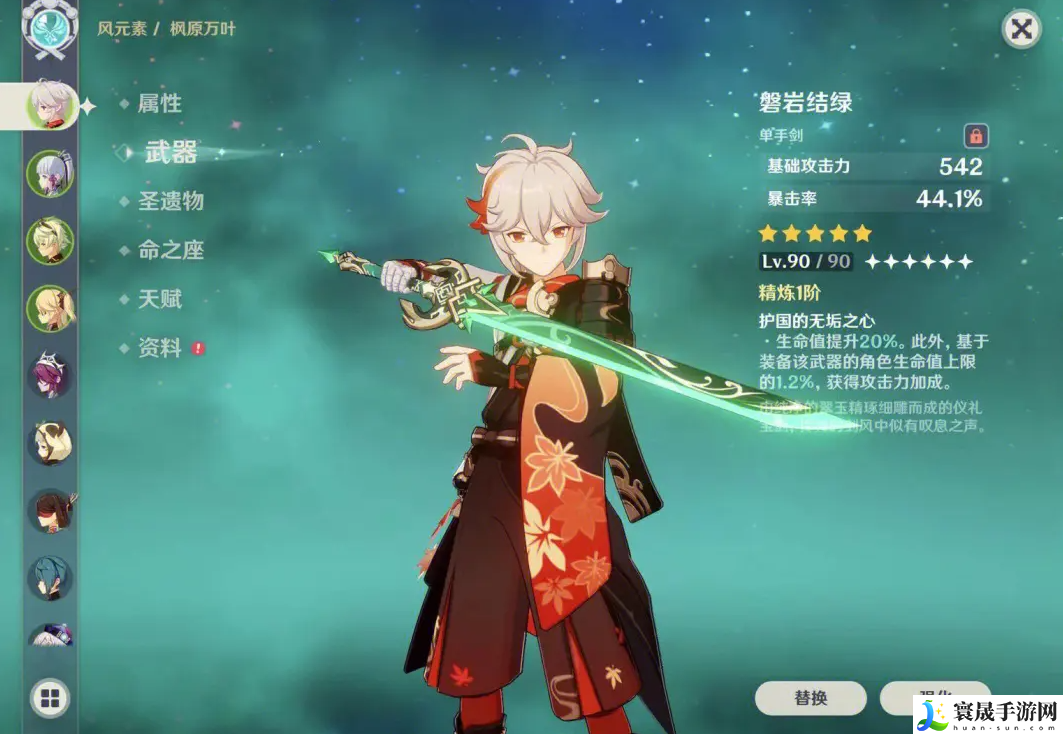Select Kazuha's portrait in the party list
Image resolution: width=1063 pixels, height=734 pixels.
click(50, 104)
